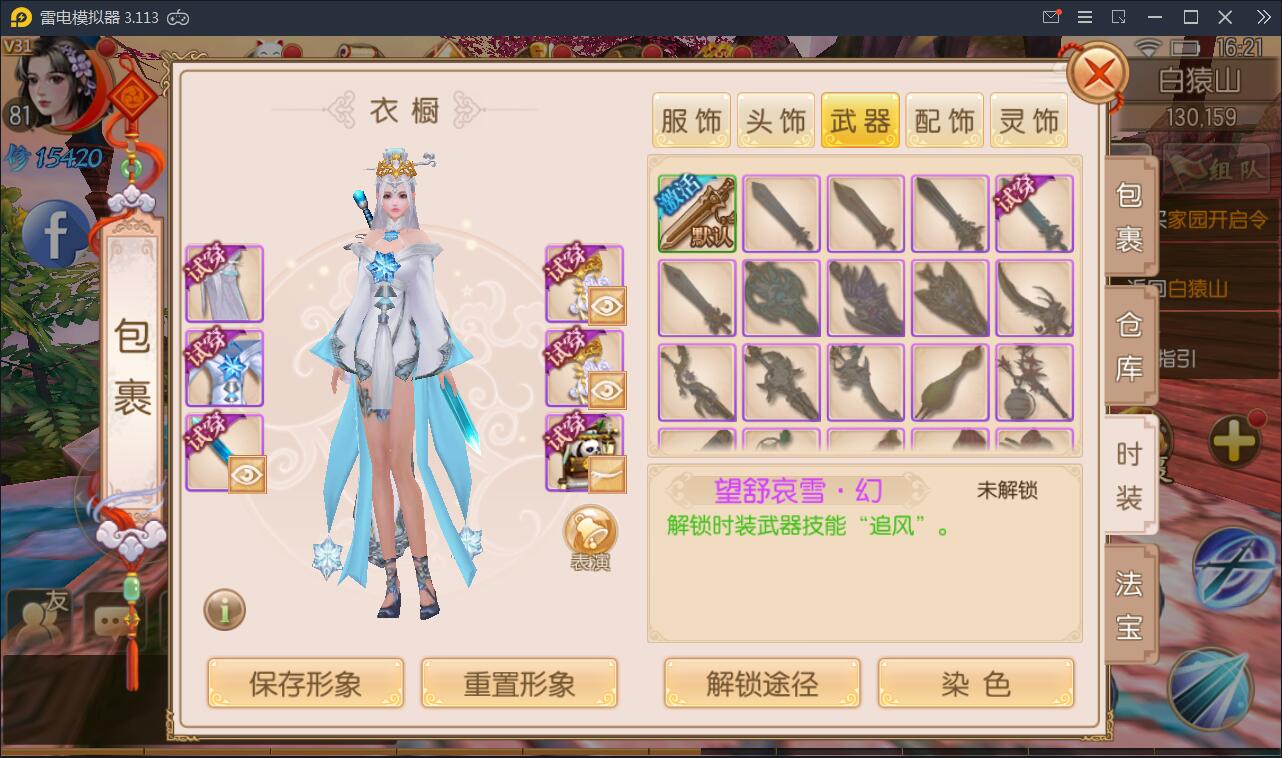
Task: Expand the emulator toolbar with the double-arrow chevron
Action: 1264,17
